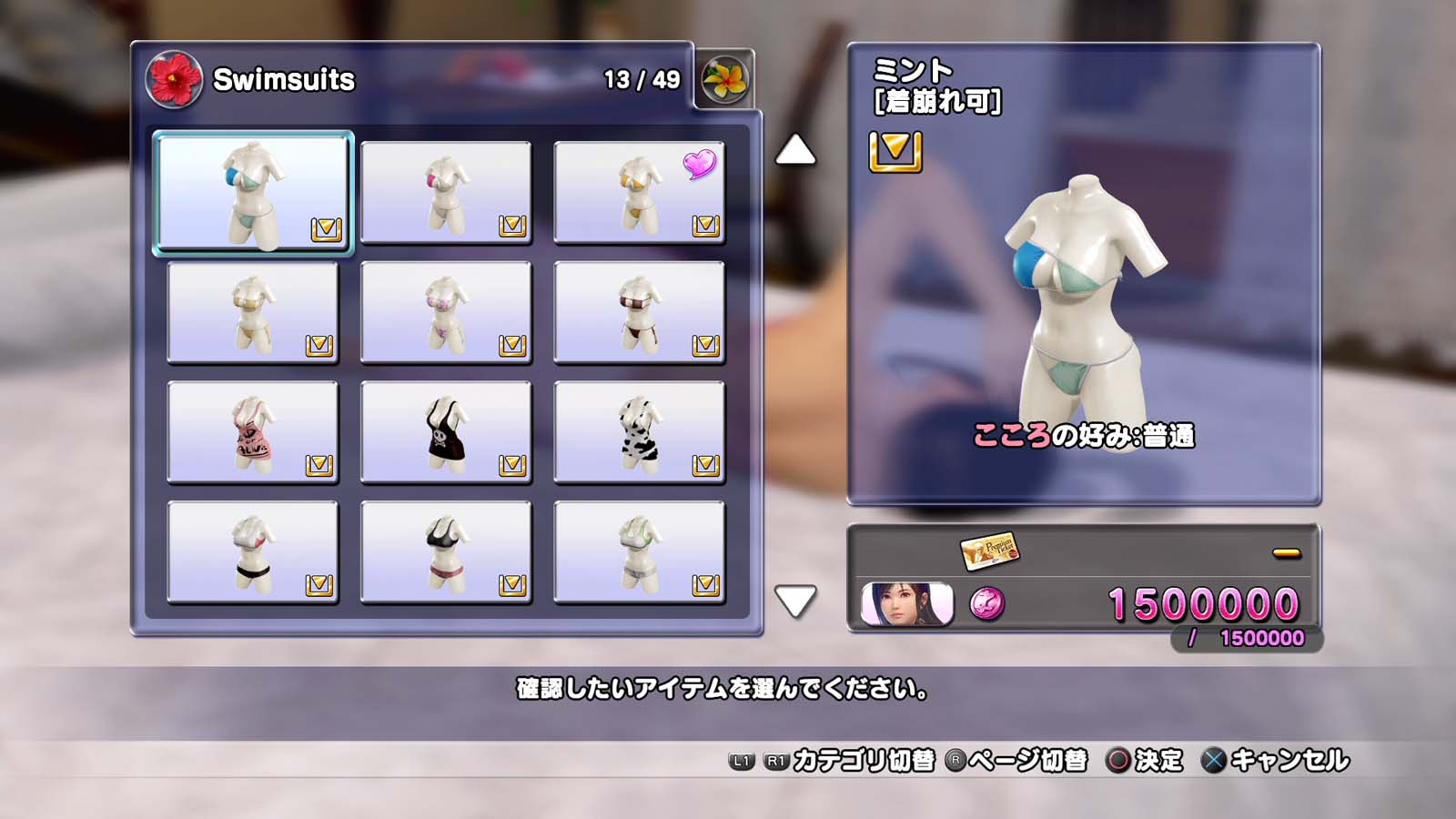This screenshot has width=1456, height=819.
Task: Select the white top with black bottom
Action: click(x=252, y=552)
